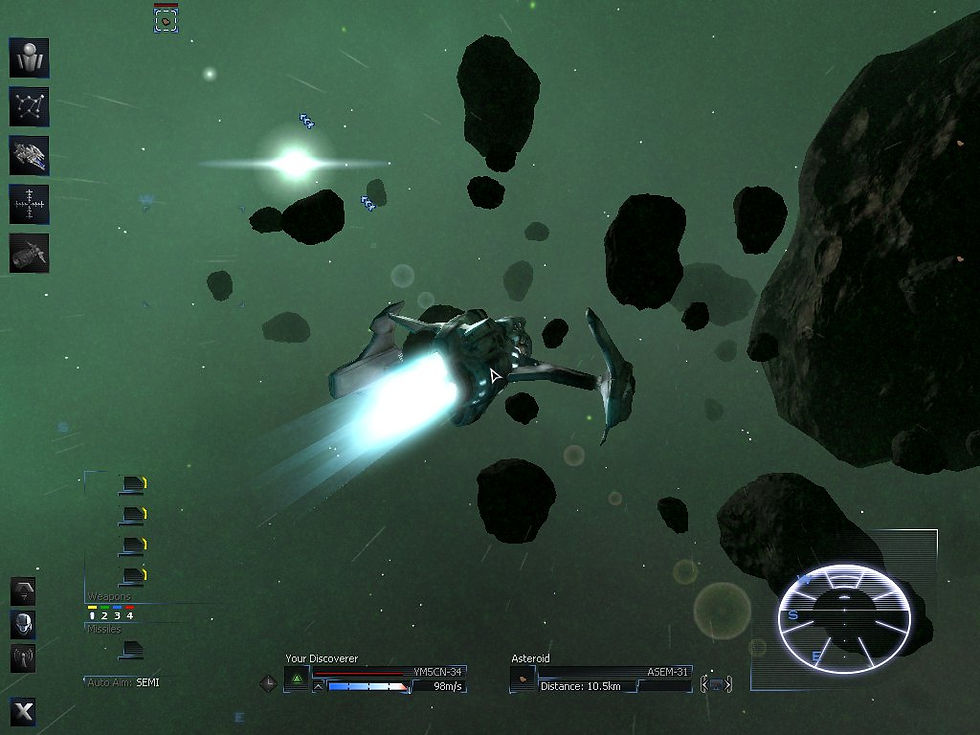This screenshot has height=735, width=980.
Task: Open the antenna comms icon
Action: pos(23,658)
